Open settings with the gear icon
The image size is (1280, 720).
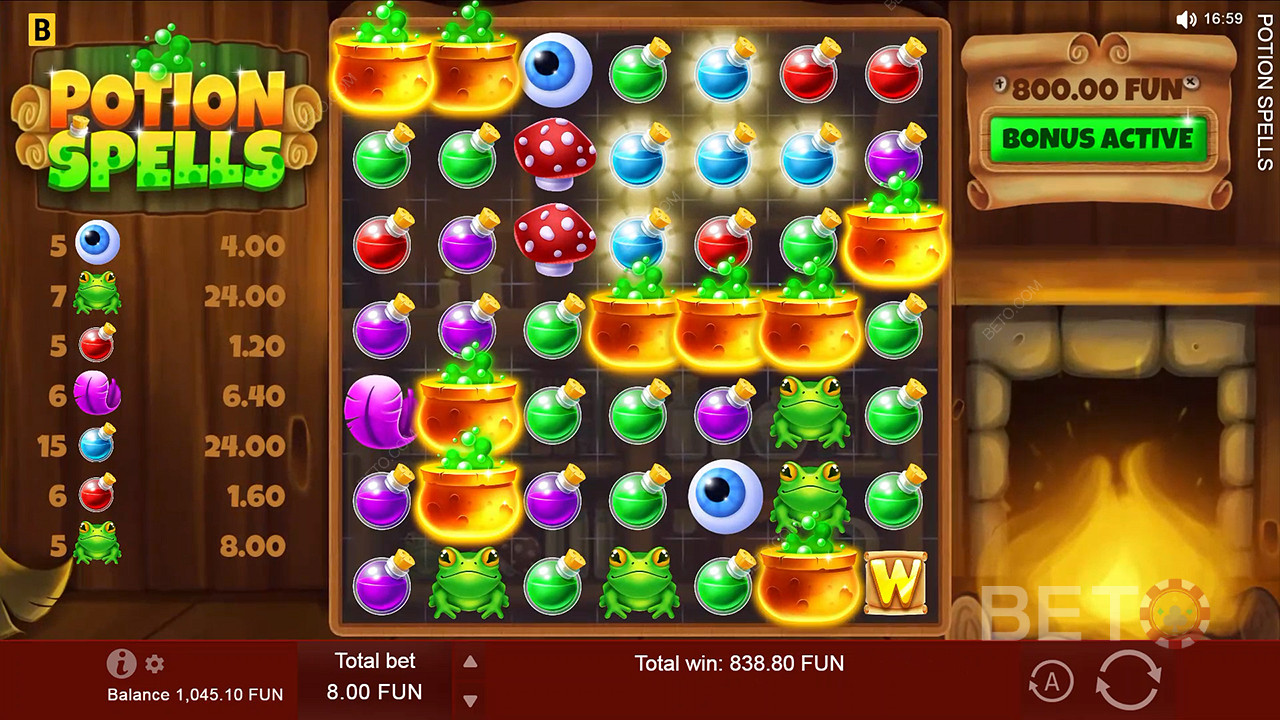pos(154,663)
